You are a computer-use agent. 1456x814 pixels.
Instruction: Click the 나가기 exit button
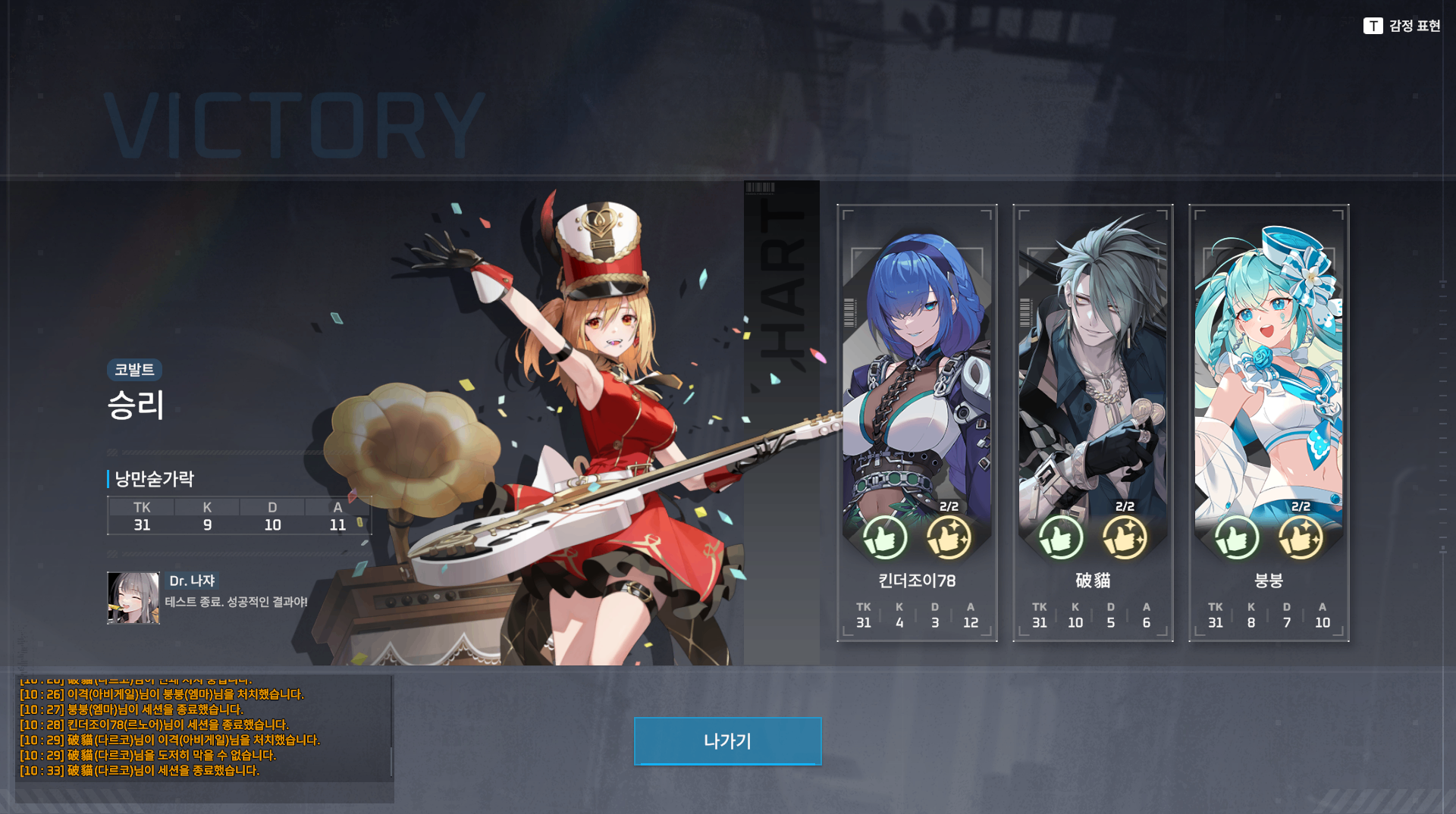(727, 740)
